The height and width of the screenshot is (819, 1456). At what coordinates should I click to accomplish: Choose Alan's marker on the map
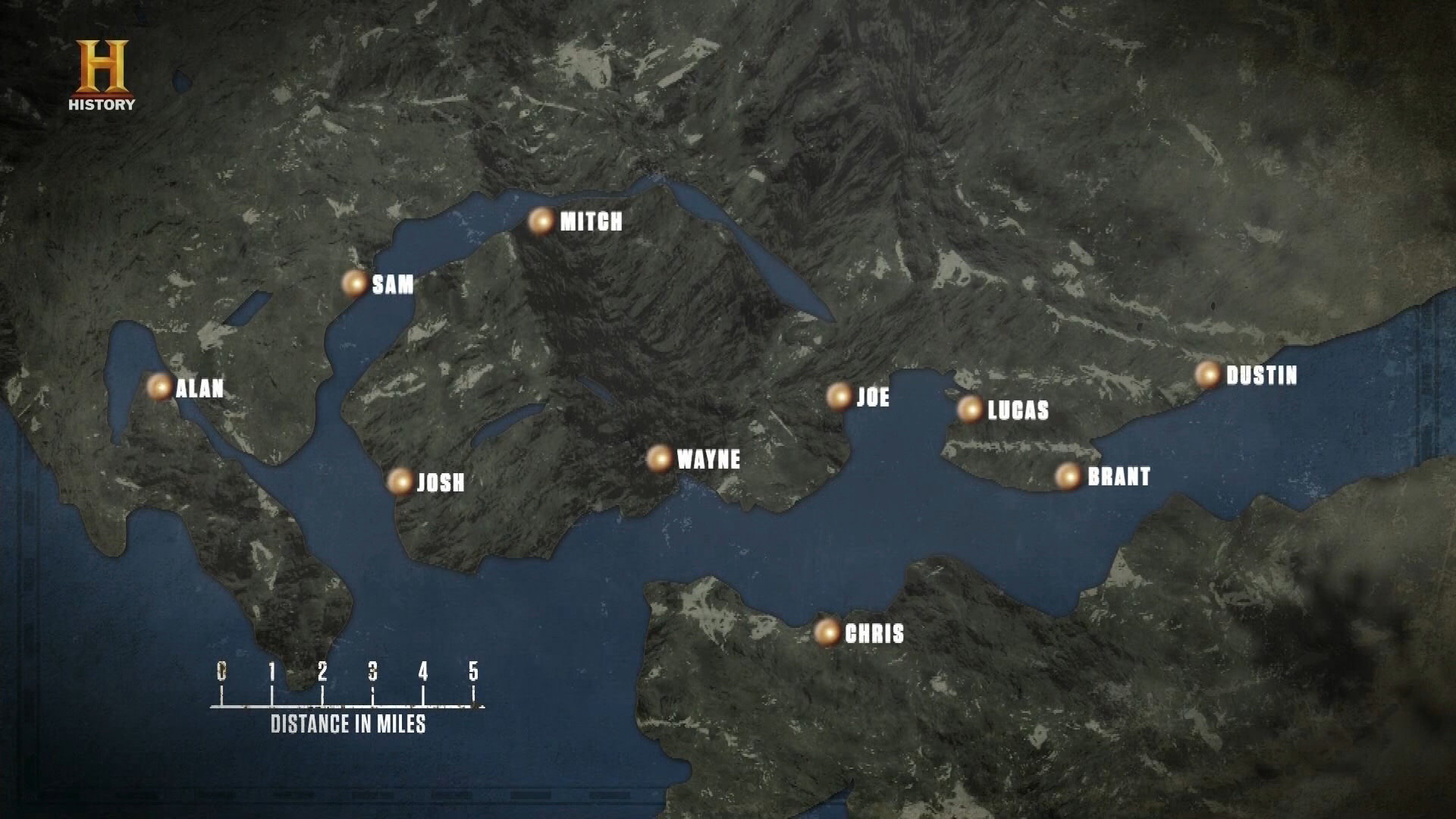[x=159, y=387]
